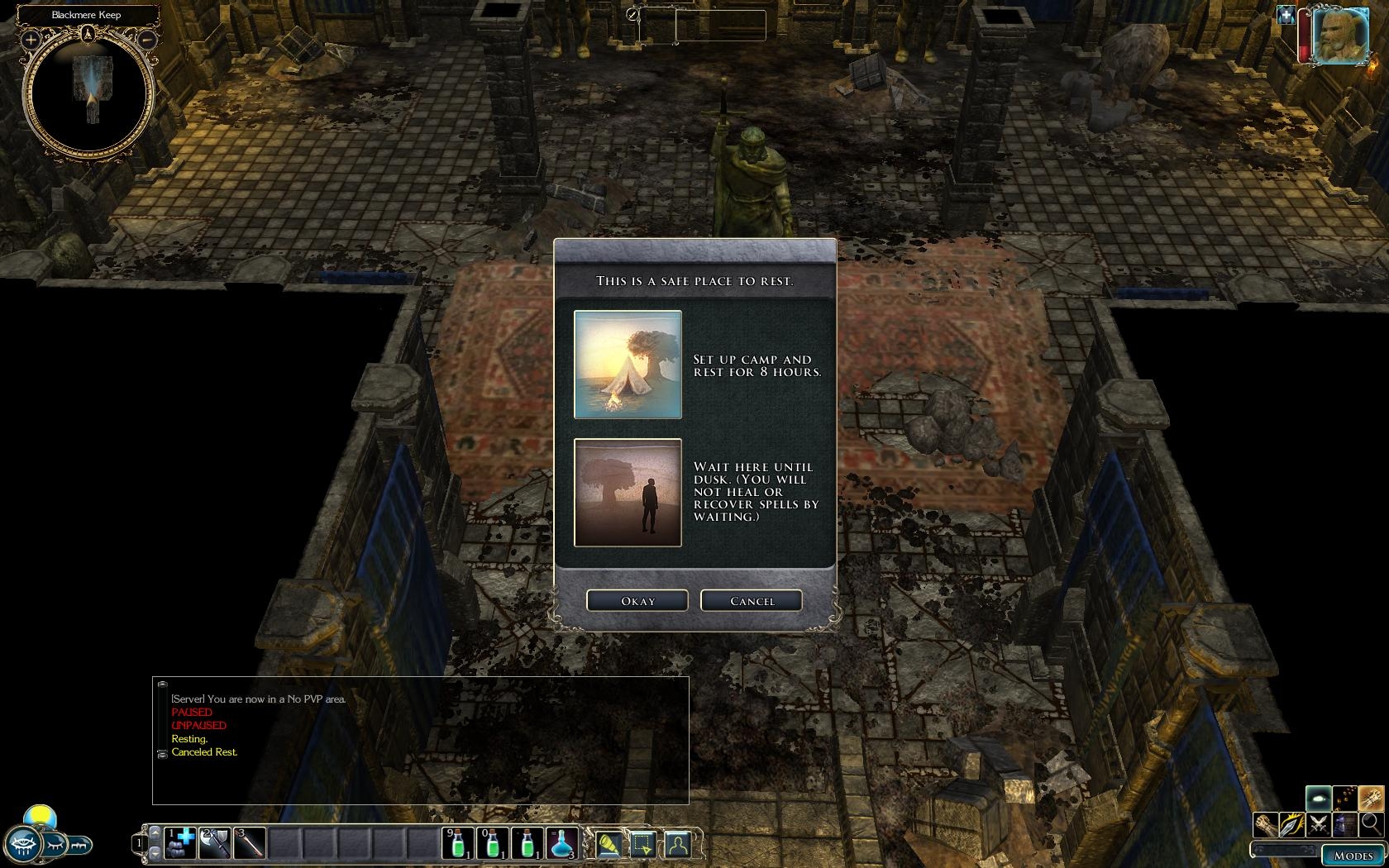Viewport: 1389px width, 868px height.
Task: Cancel the rest dialog
Action: (752, 601)
